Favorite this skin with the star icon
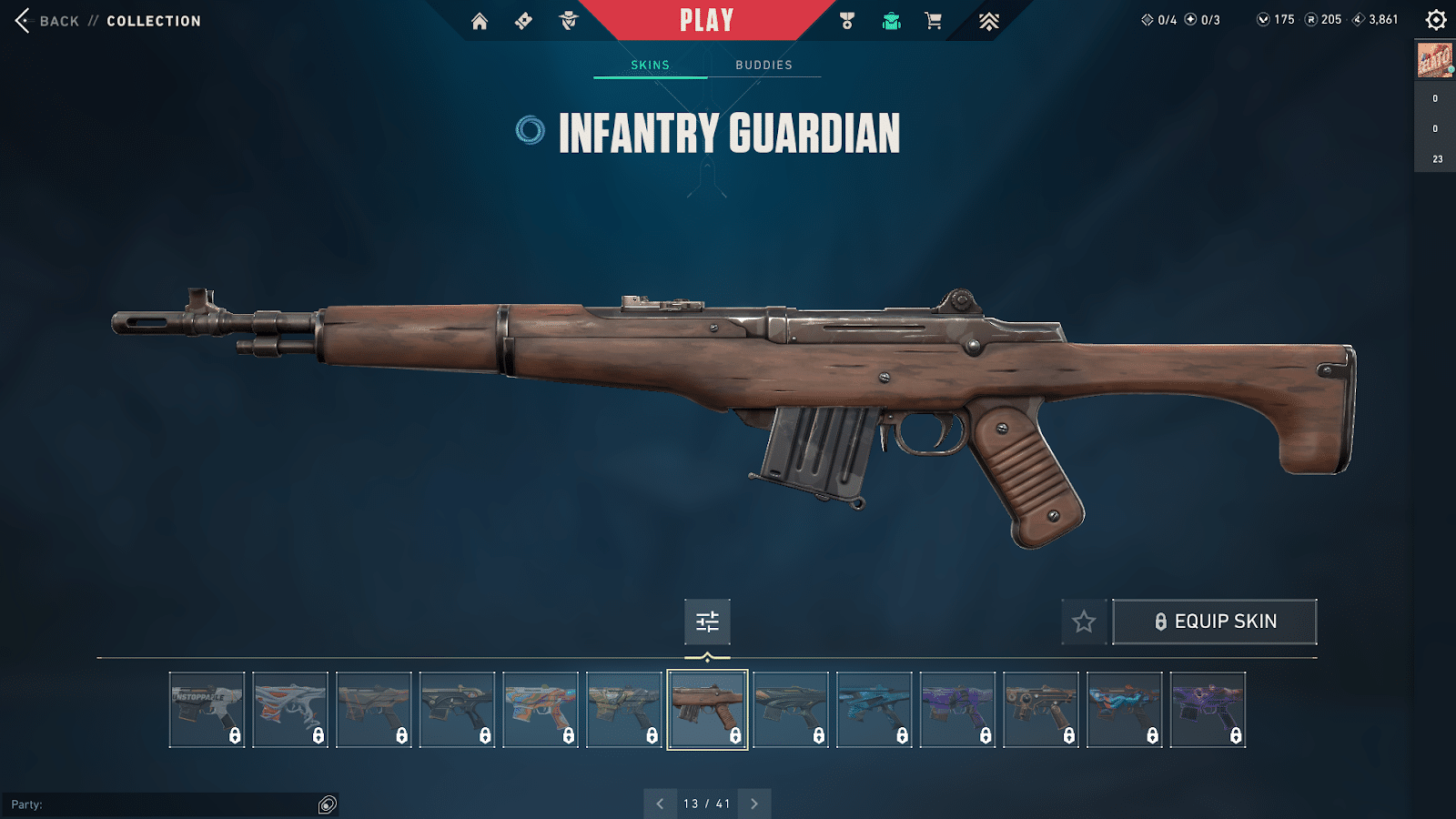The height and width of the screenshot is (819, 1456). point(1083,622)
